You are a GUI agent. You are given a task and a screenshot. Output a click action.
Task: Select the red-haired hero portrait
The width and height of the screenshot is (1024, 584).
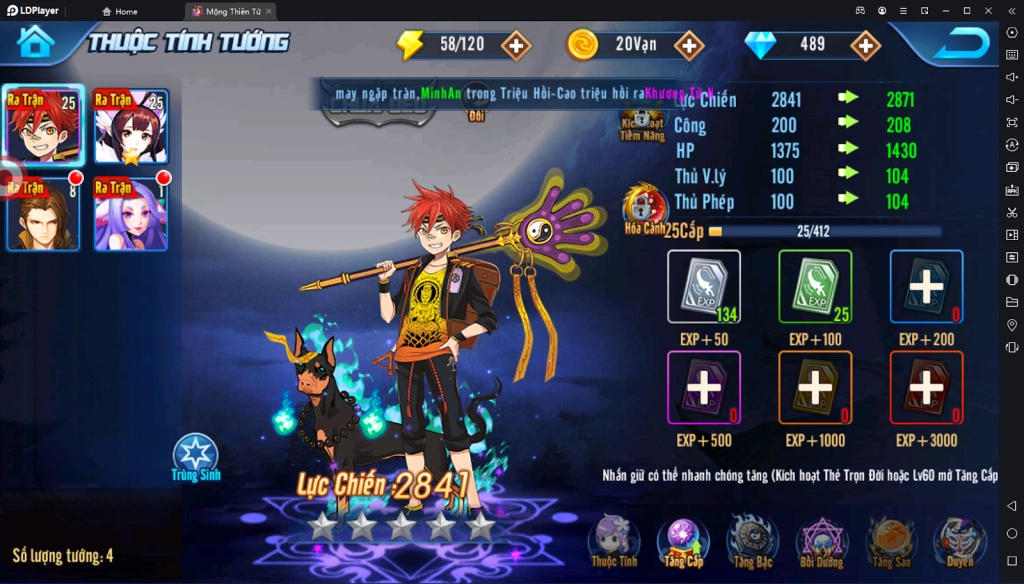tap(43, 126)
